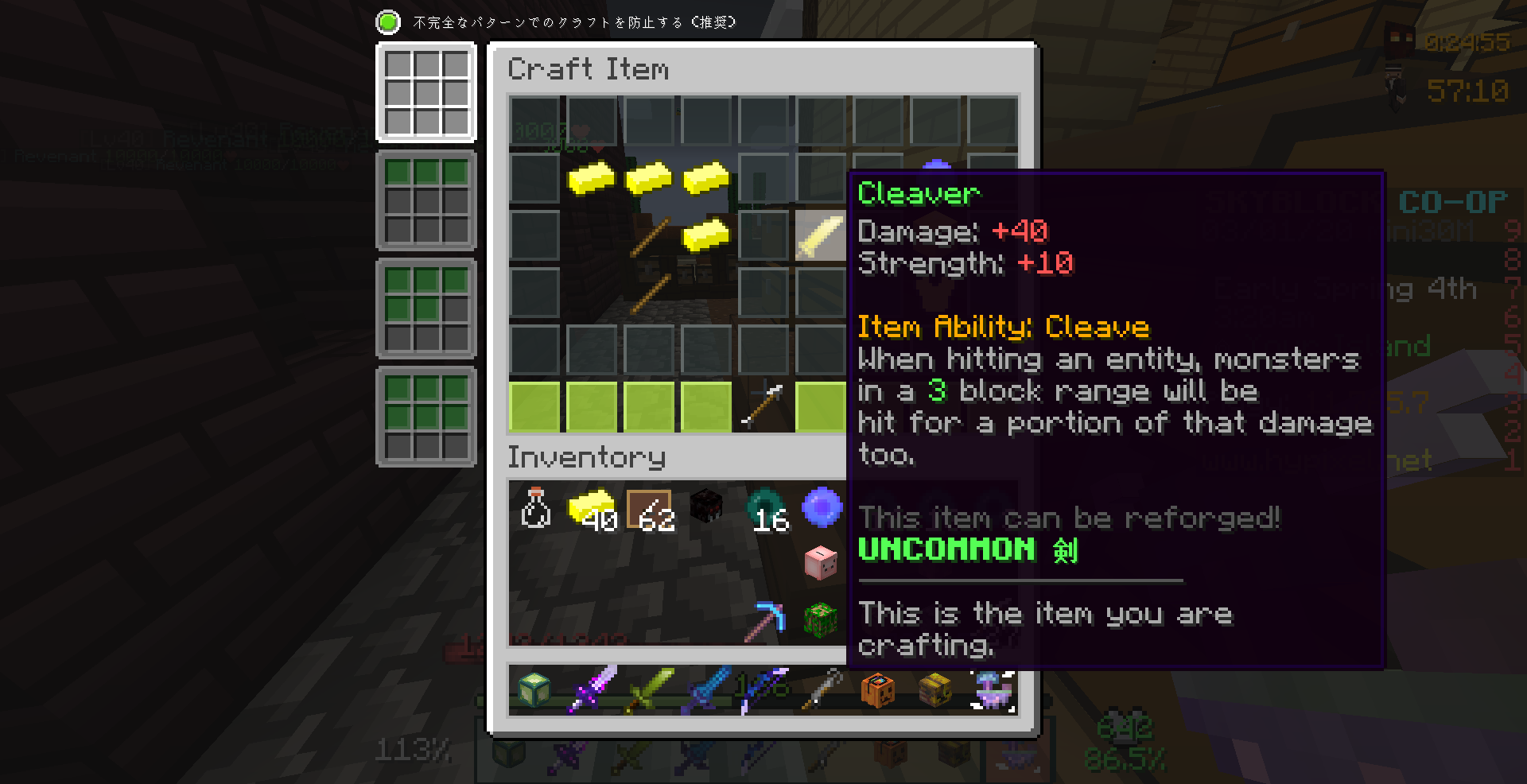Take the crafted Cleaver from the result slot
Image resolution: width=1527 pixels, height=784 pixels.
click(x=821, y=235)
